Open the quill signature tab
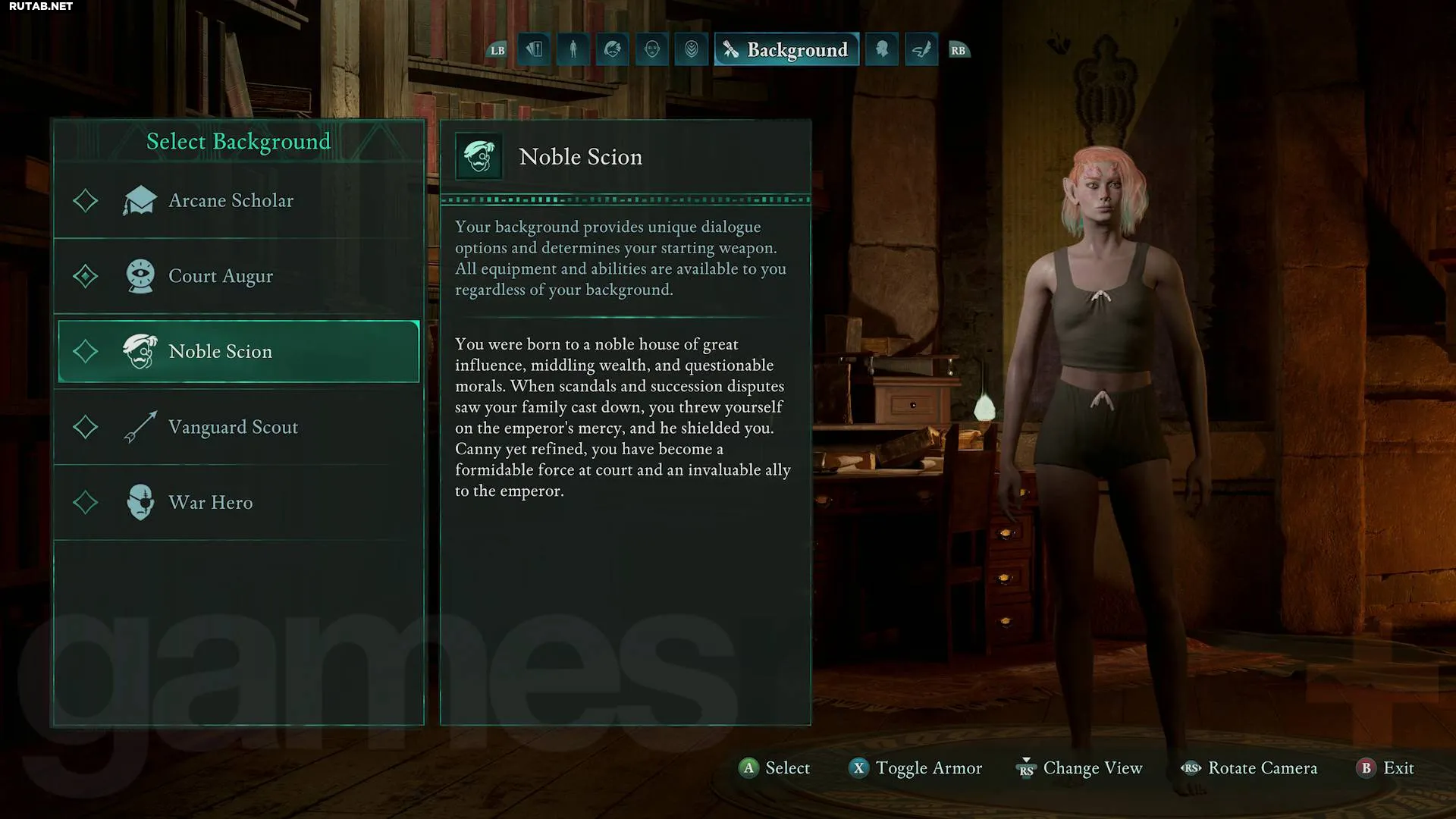 [x=921, y=50]
